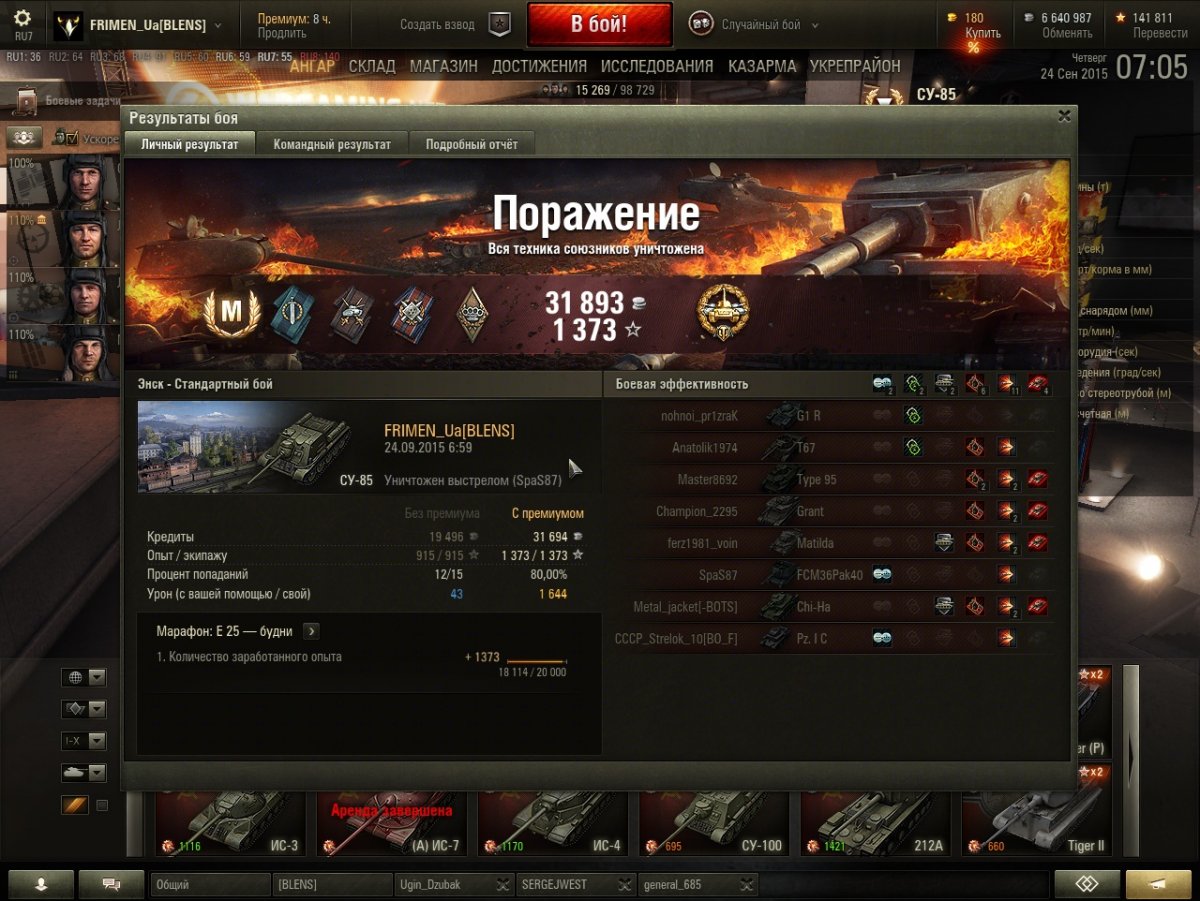
Task: Choose the СУ-100 tank in carousel
Action: coord(713,822)
